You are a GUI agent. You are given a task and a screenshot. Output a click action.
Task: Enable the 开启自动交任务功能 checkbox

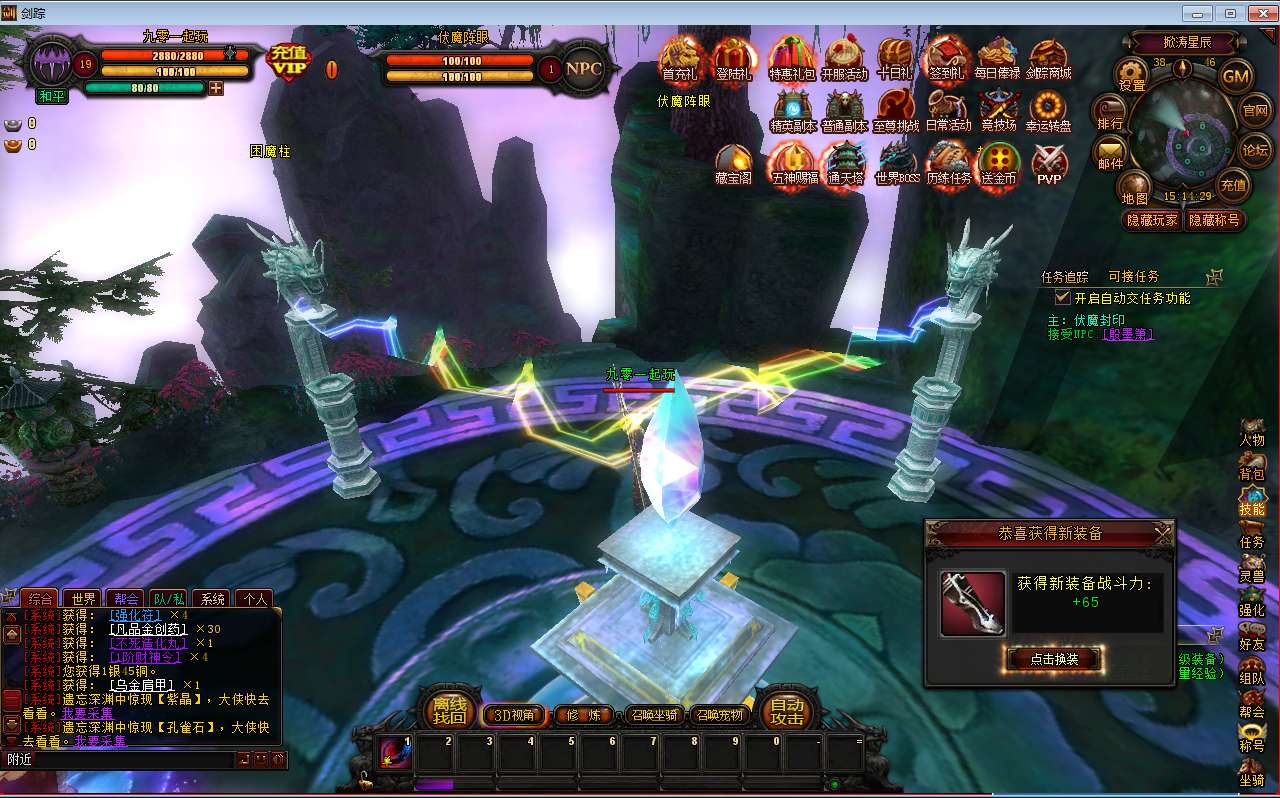click(x=1064, y=296)
